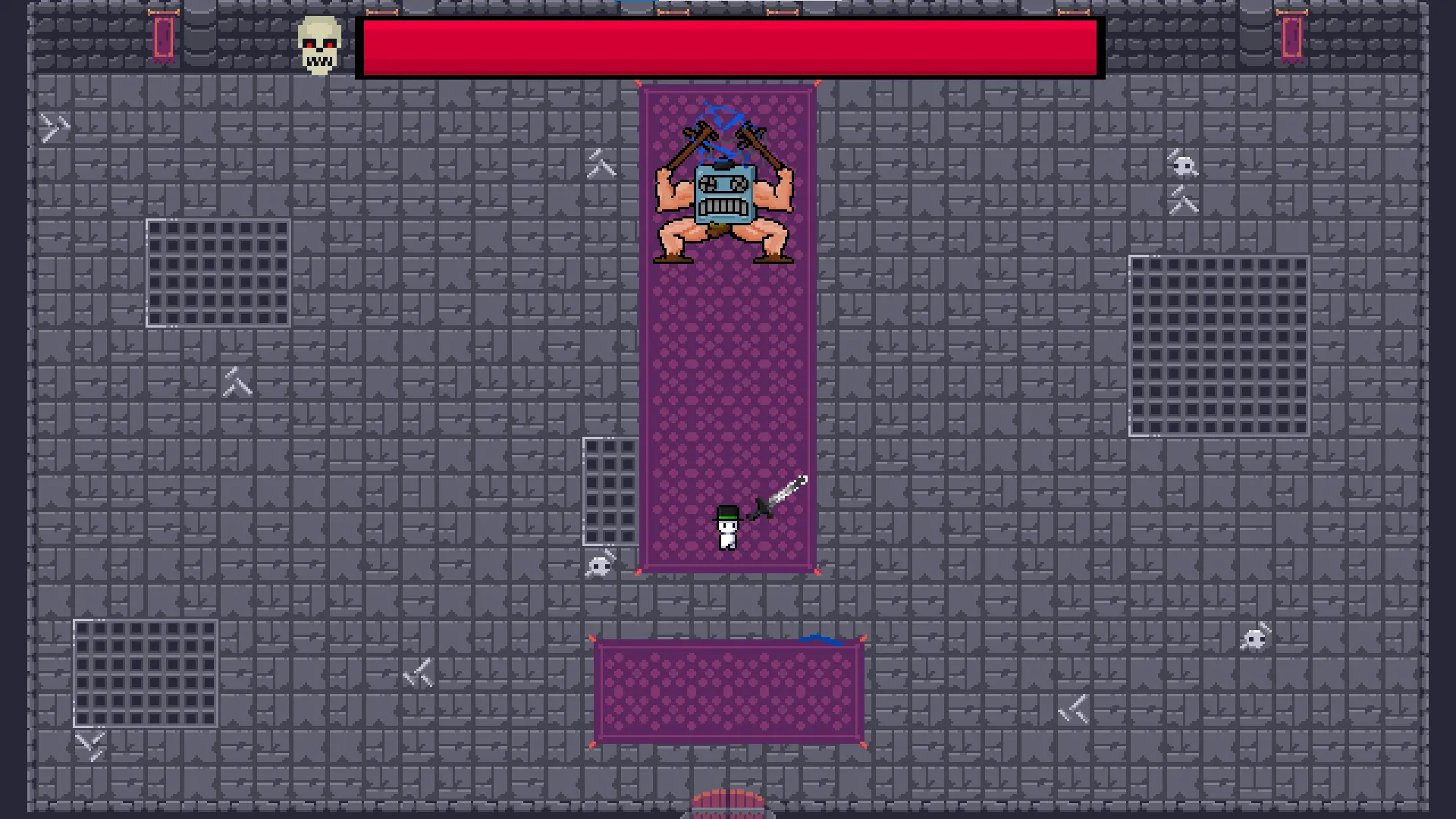Image resolution: width=1456 pixels, height=819 pixels.
Task: Click the small skull marking below the left grate
Action: [x=599, y=565]
